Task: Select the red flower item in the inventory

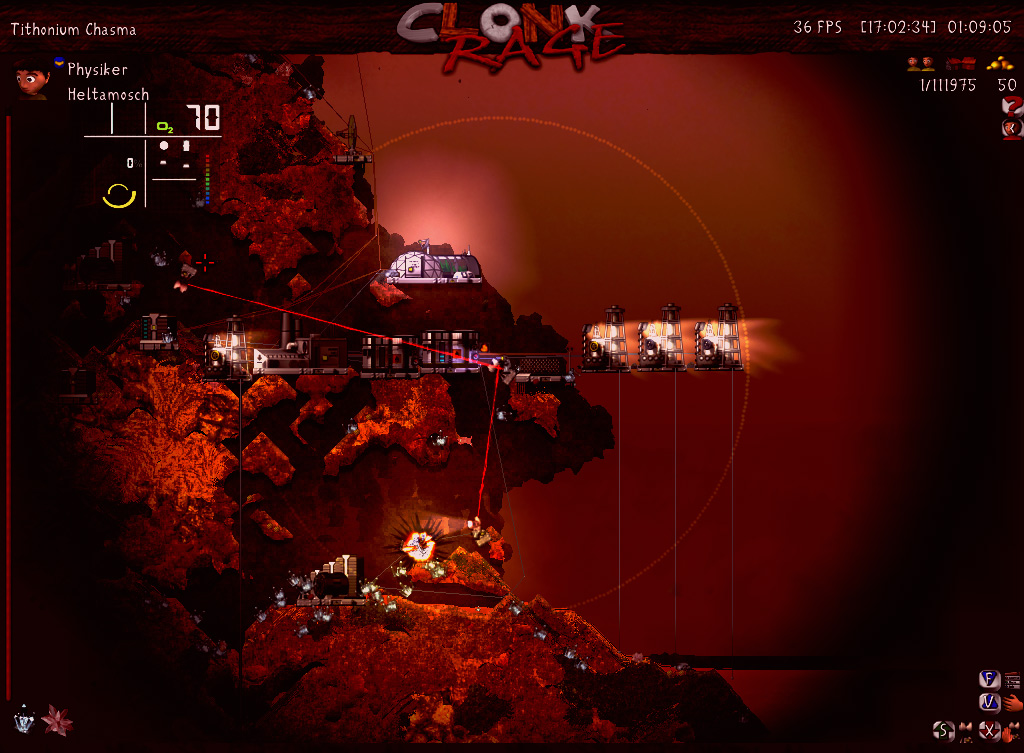Action: pyautogui.click(x=56, y=719)
